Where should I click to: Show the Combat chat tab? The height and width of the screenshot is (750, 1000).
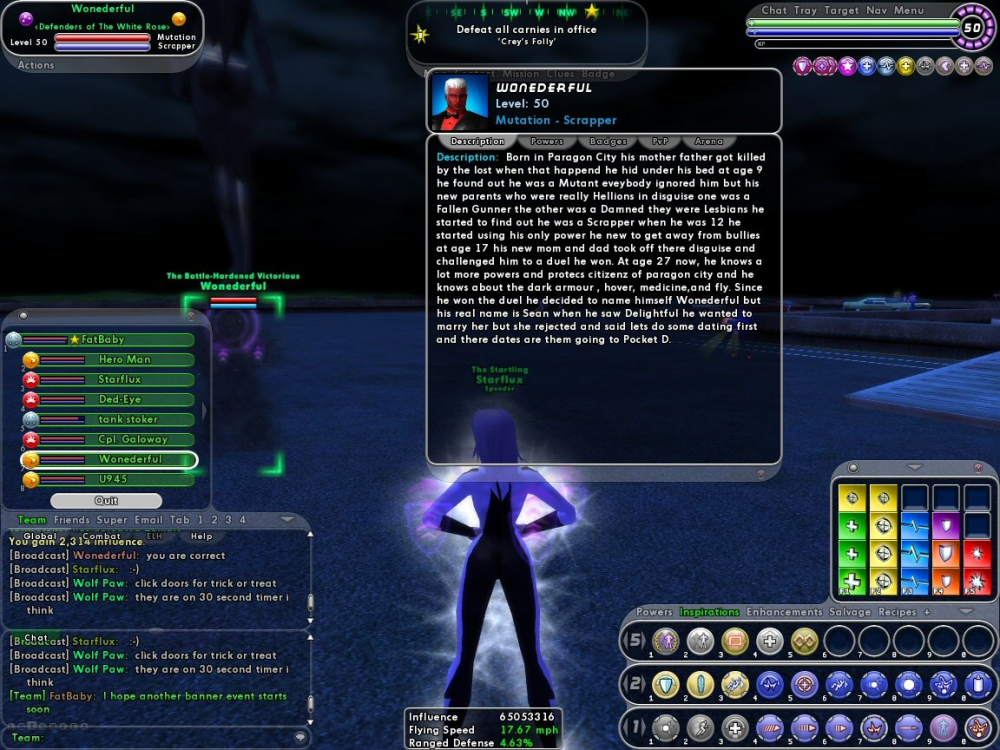click(x=99, y=537)
